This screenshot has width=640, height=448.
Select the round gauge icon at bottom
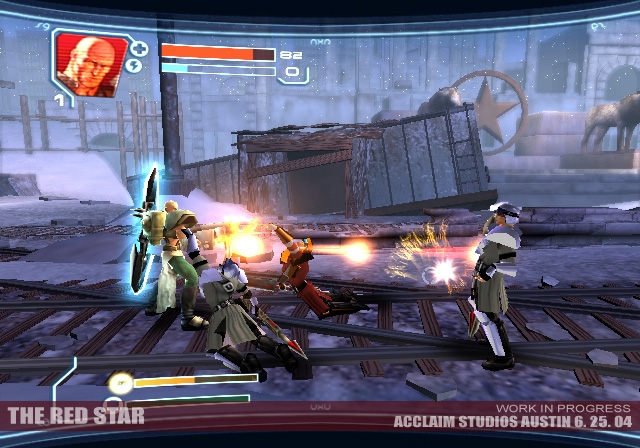pyautogui.click(x=120, y=380)
